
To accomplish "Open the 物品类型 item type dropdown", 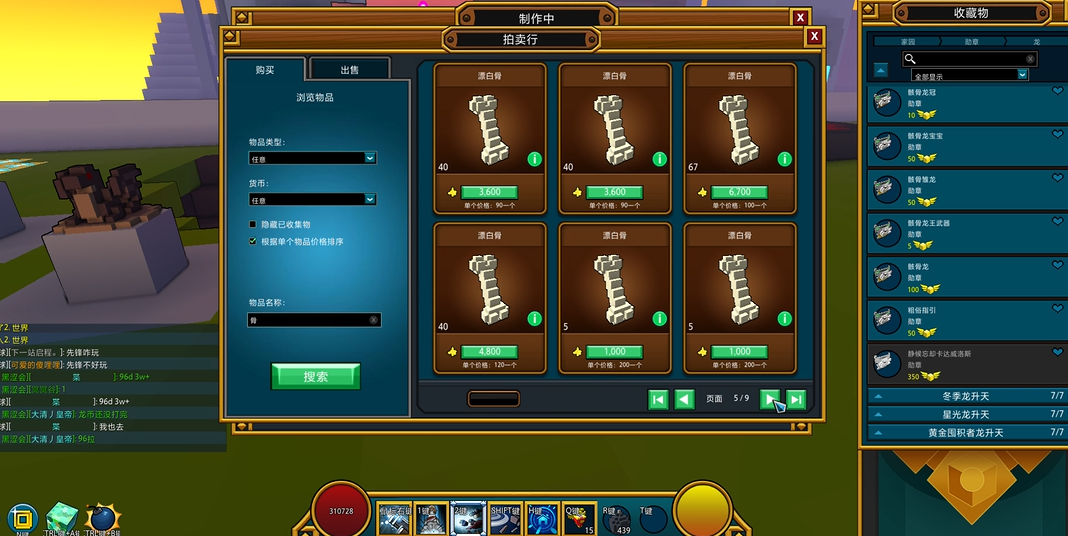I will click(x=312, y=158).
